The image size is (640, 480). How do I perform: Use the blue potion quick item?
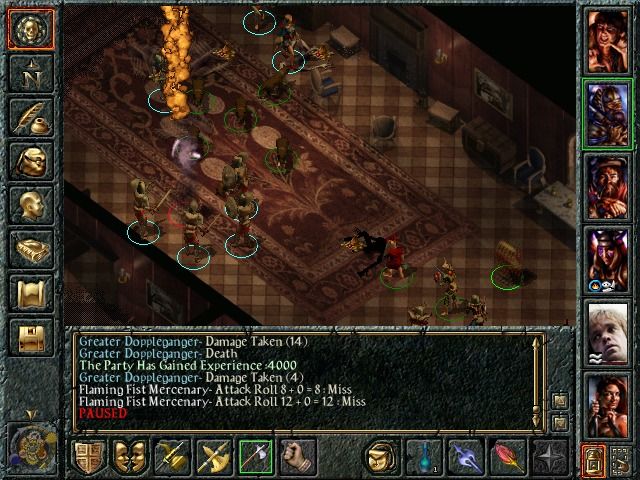coord(423,457)
